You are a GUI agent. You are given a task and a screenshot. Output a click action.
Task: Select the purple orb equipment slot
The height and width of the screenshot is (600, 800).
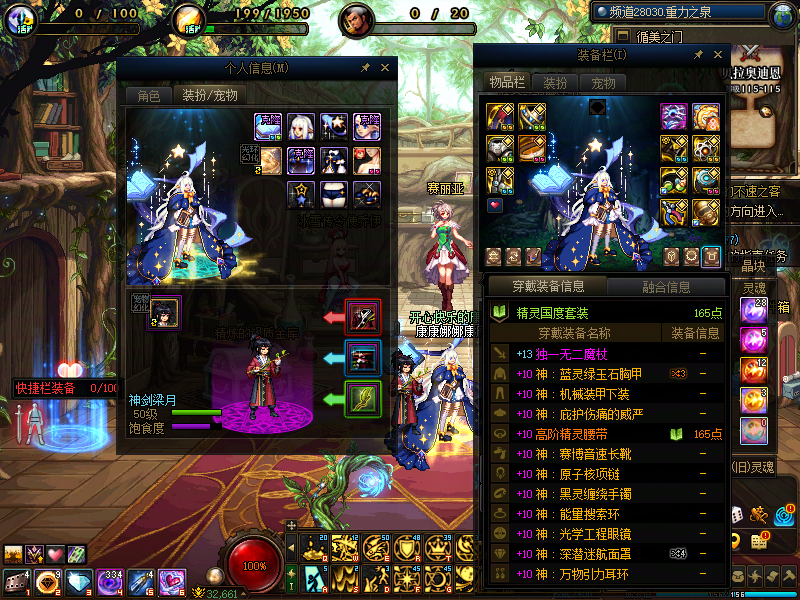pos(673,116)
